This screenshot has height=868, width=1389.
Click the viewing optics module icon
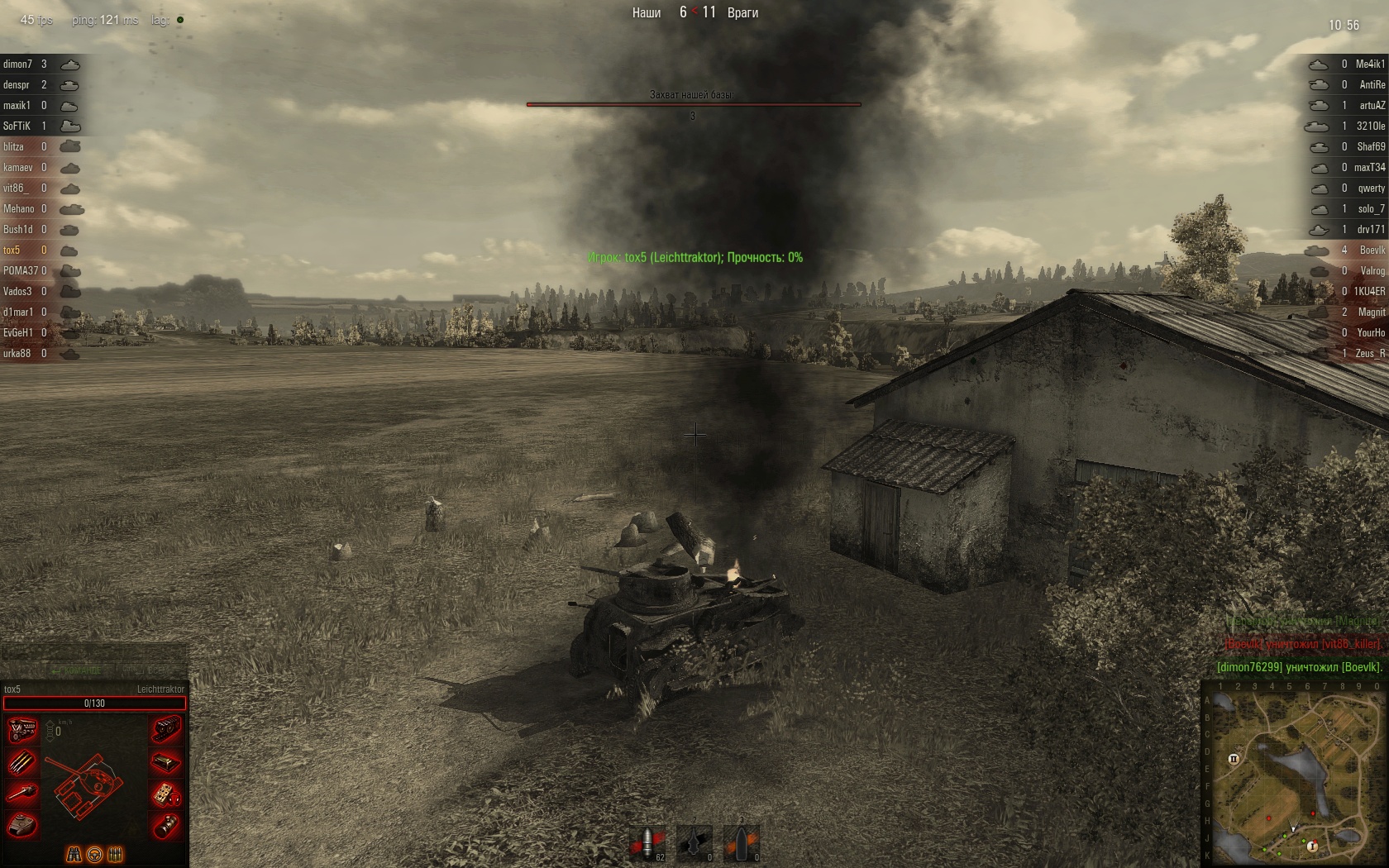click(x=166, y=825)
